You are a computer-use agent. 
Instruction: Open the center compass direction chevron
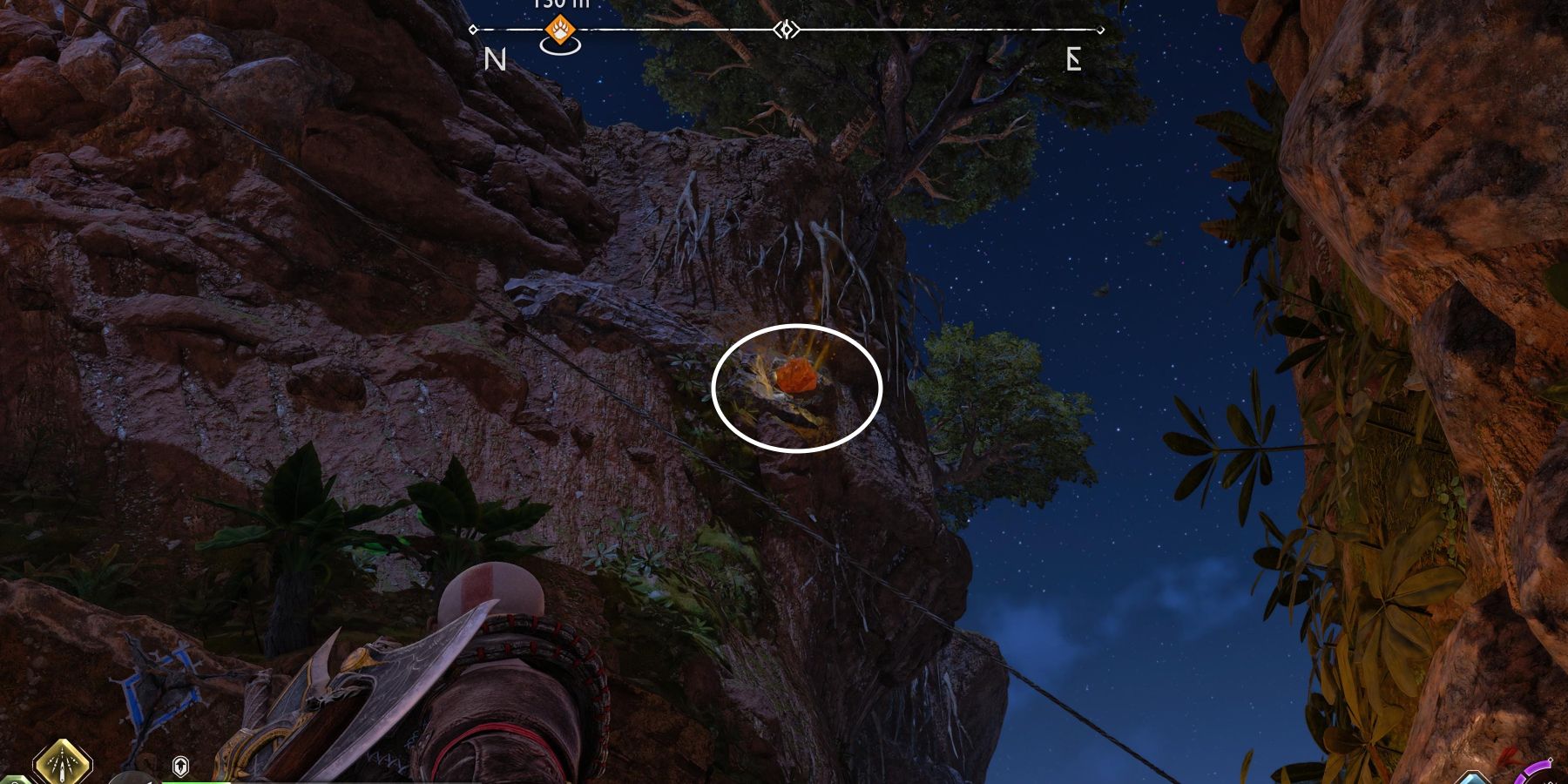point(787,29)
